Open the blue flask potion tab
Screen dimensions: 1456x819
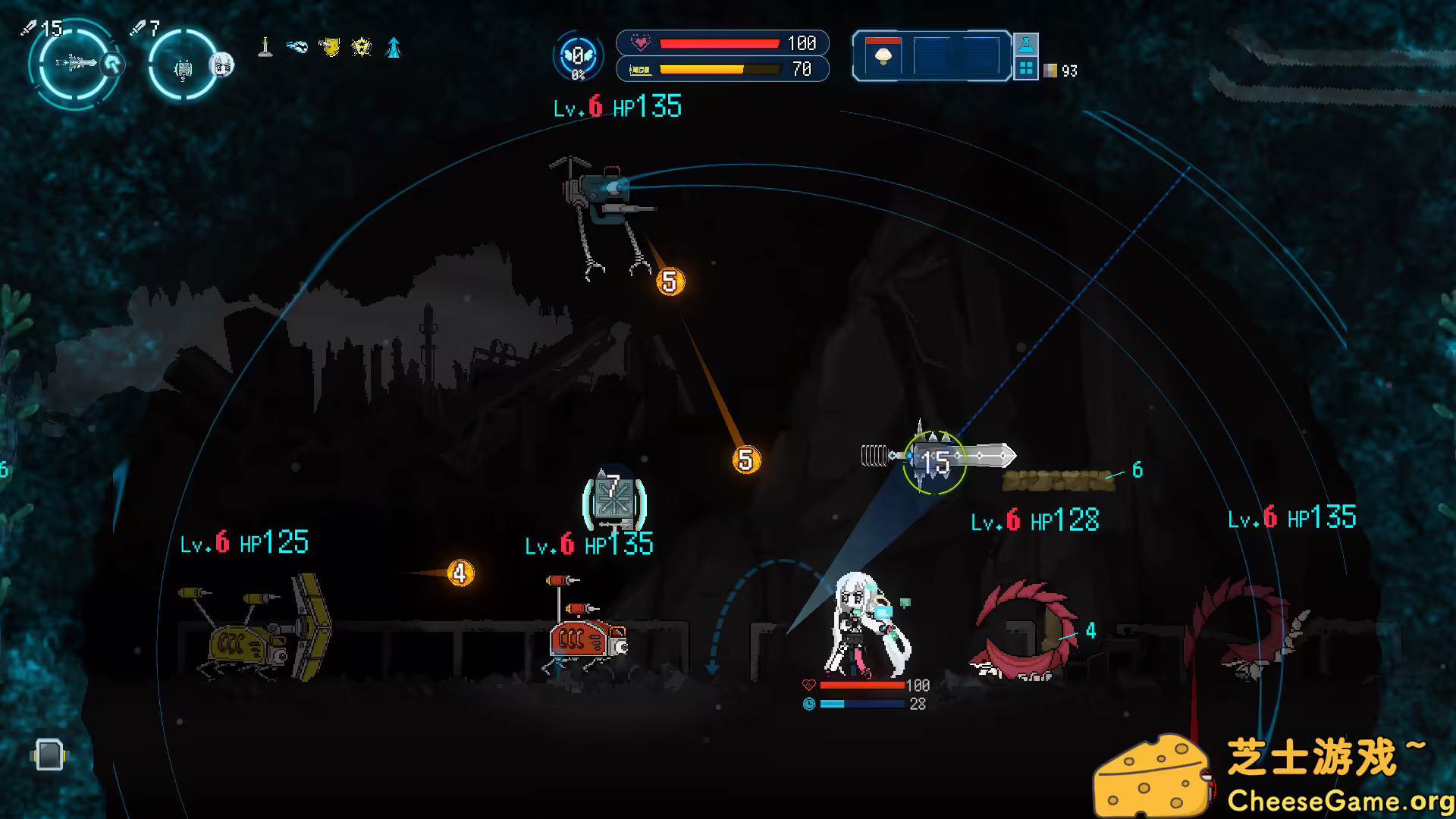[x=1026, y=45]
